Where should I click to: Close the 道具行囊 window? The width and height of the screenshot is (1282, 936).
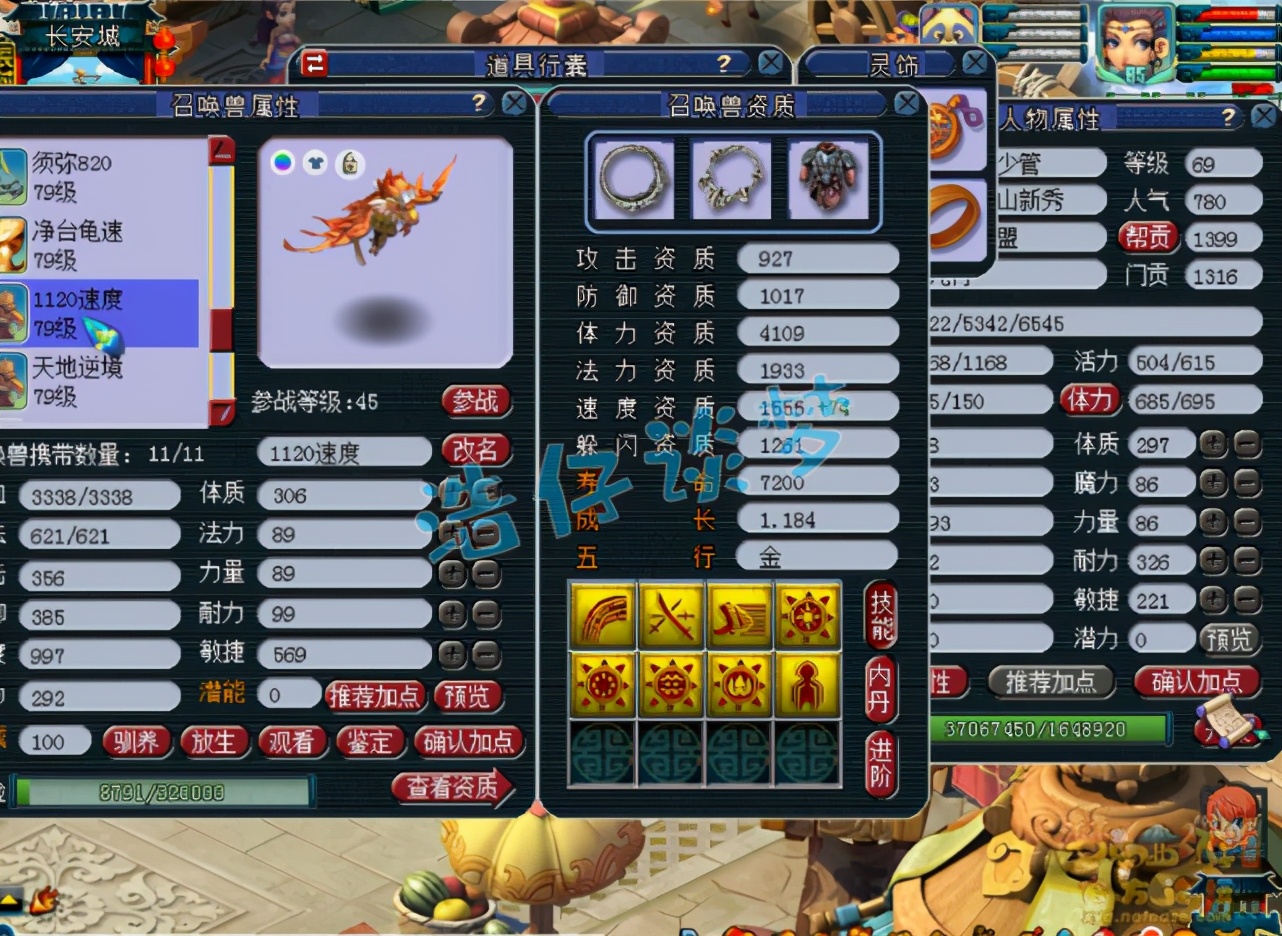click(770, 64)
